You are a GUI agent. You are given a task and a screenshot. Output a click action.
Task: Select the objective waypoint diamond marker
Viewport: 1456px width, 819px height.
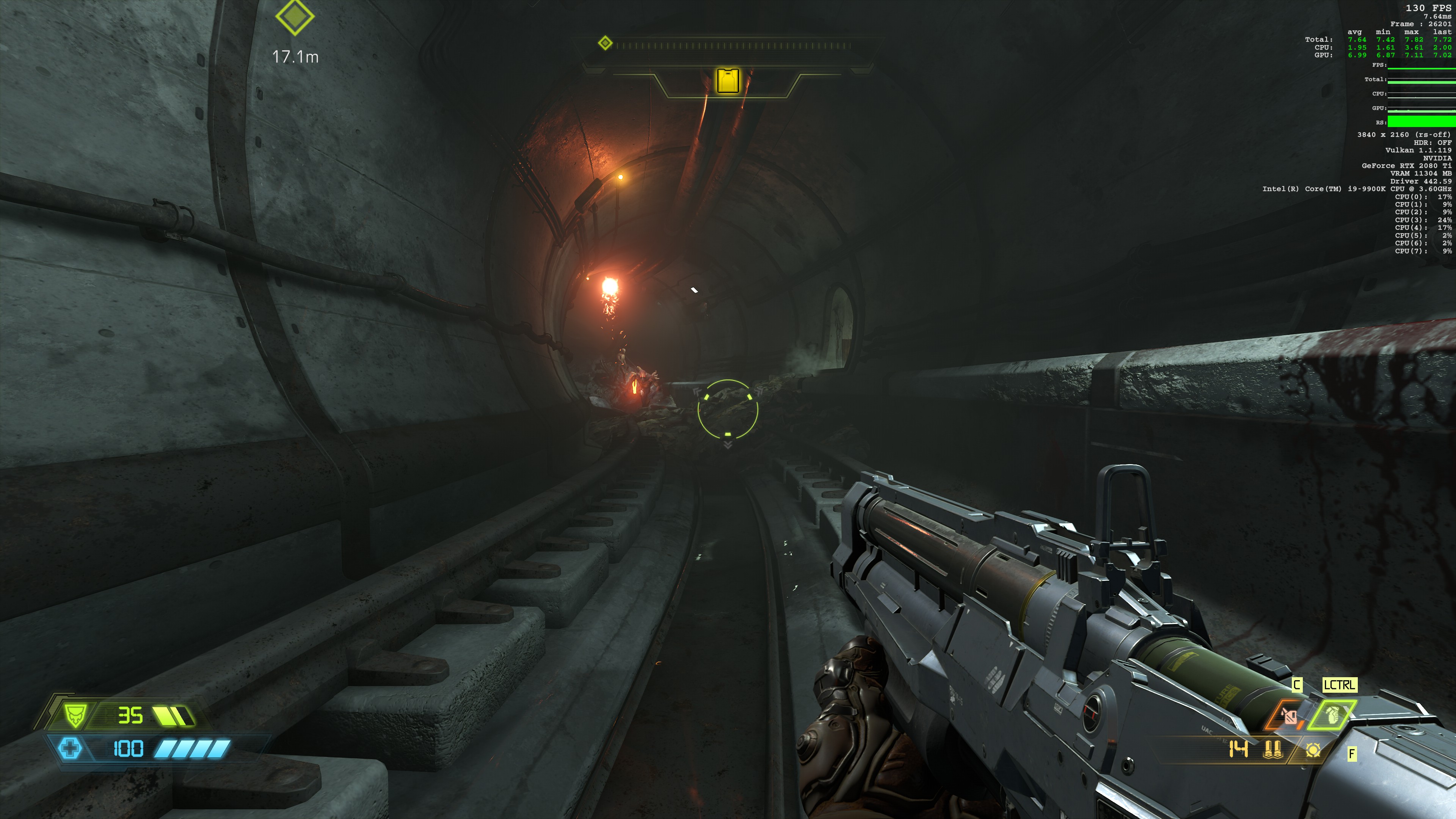click(x=295, y=17)
